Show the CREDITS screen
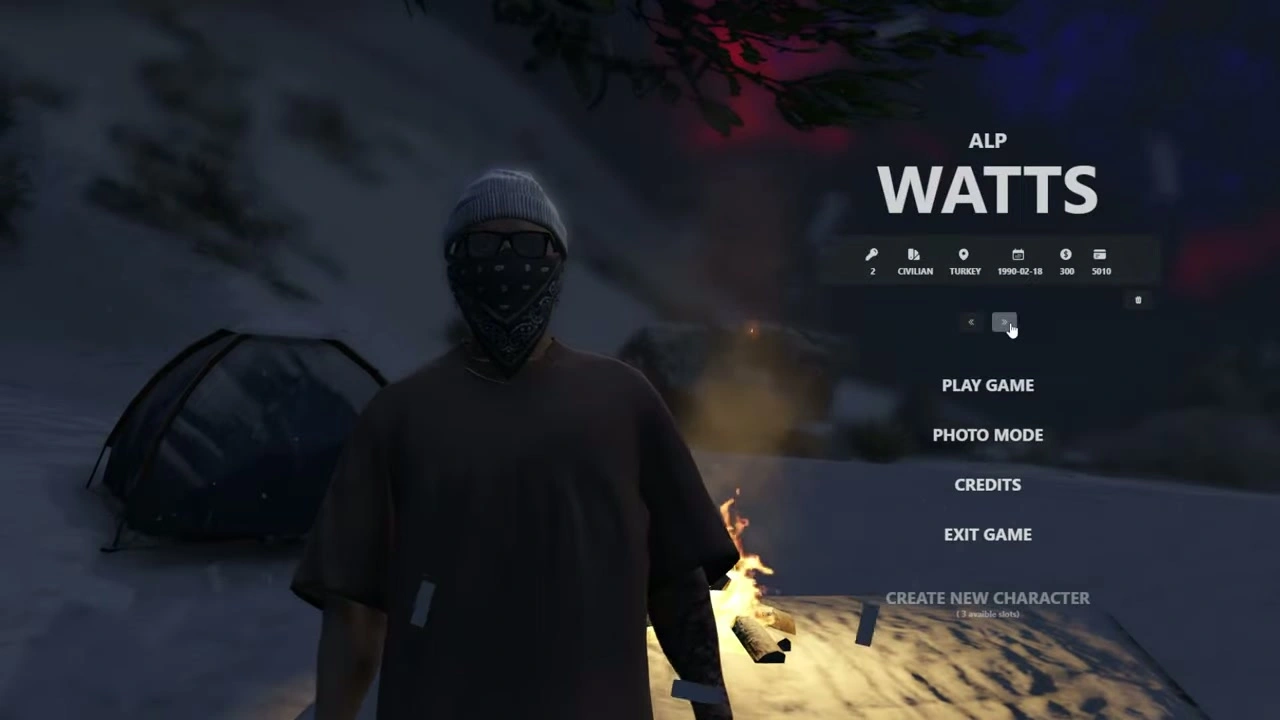Screen dimensions: 1280x720 click(x=987, y=485)
